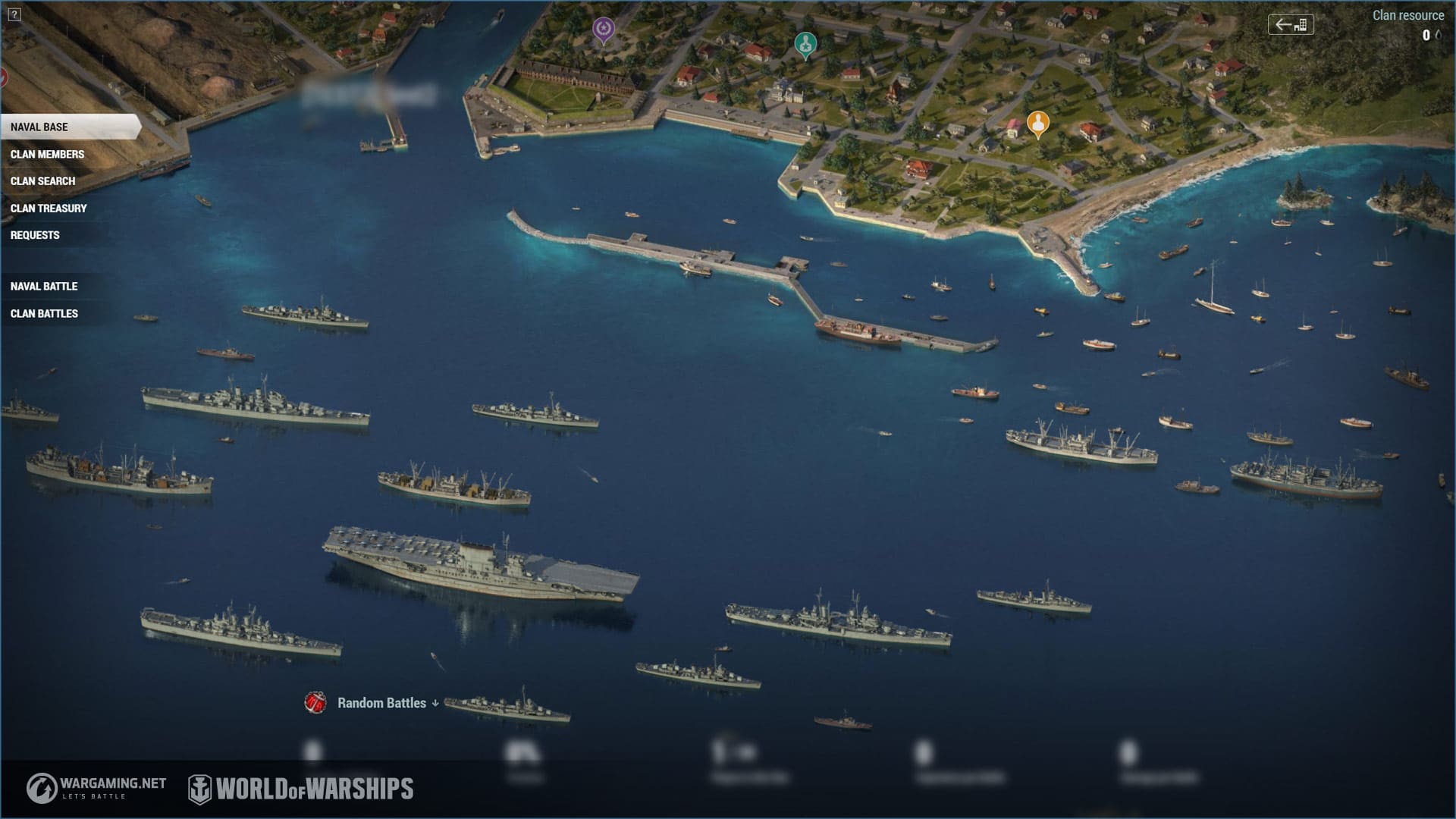The width and height of the screenshot is (1456, 819).
Task: Click the question mark help icon
Action: (14, 14)
